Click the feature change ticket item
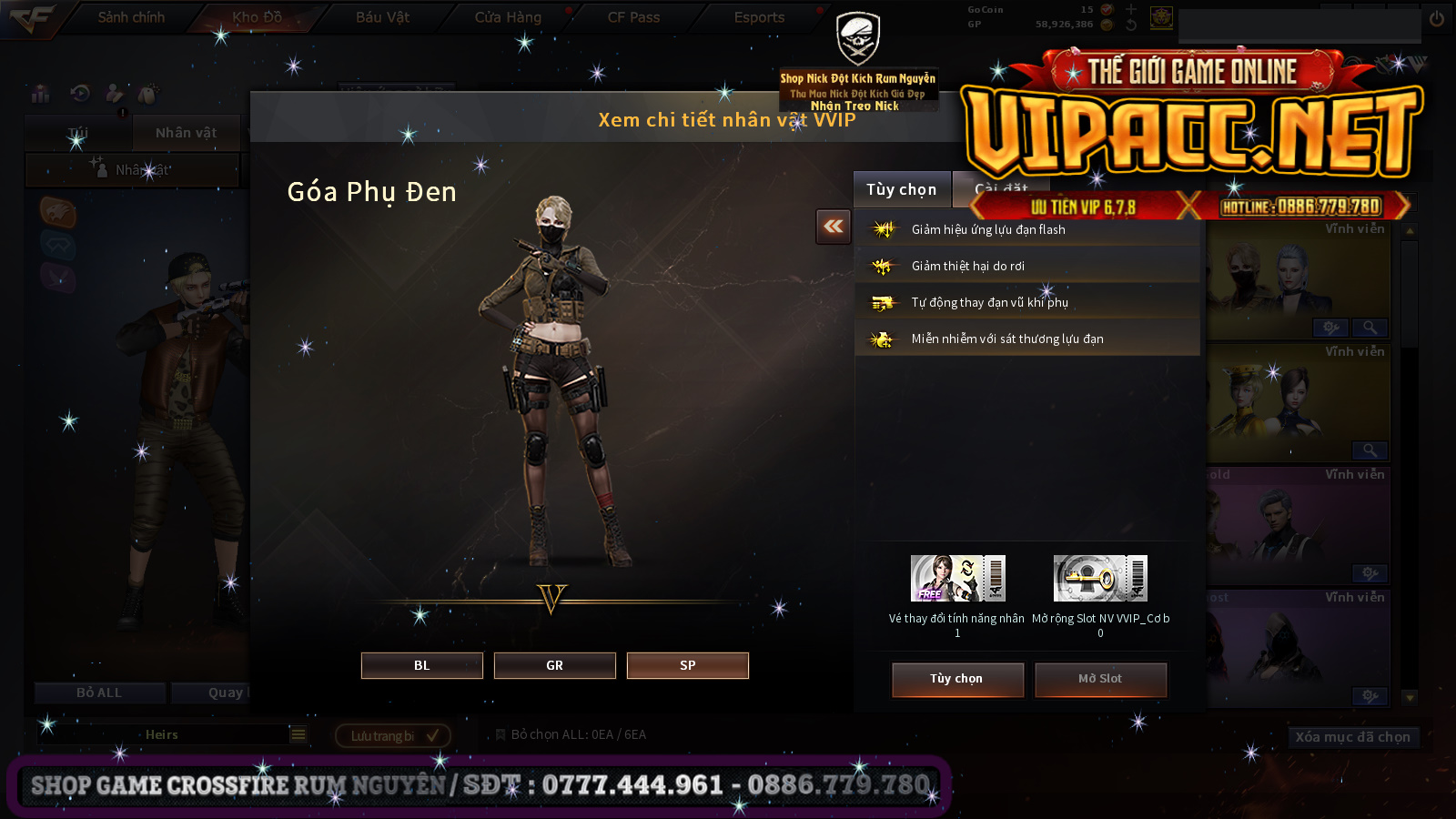Screen dimensions: 1456x819 (957, 579)
